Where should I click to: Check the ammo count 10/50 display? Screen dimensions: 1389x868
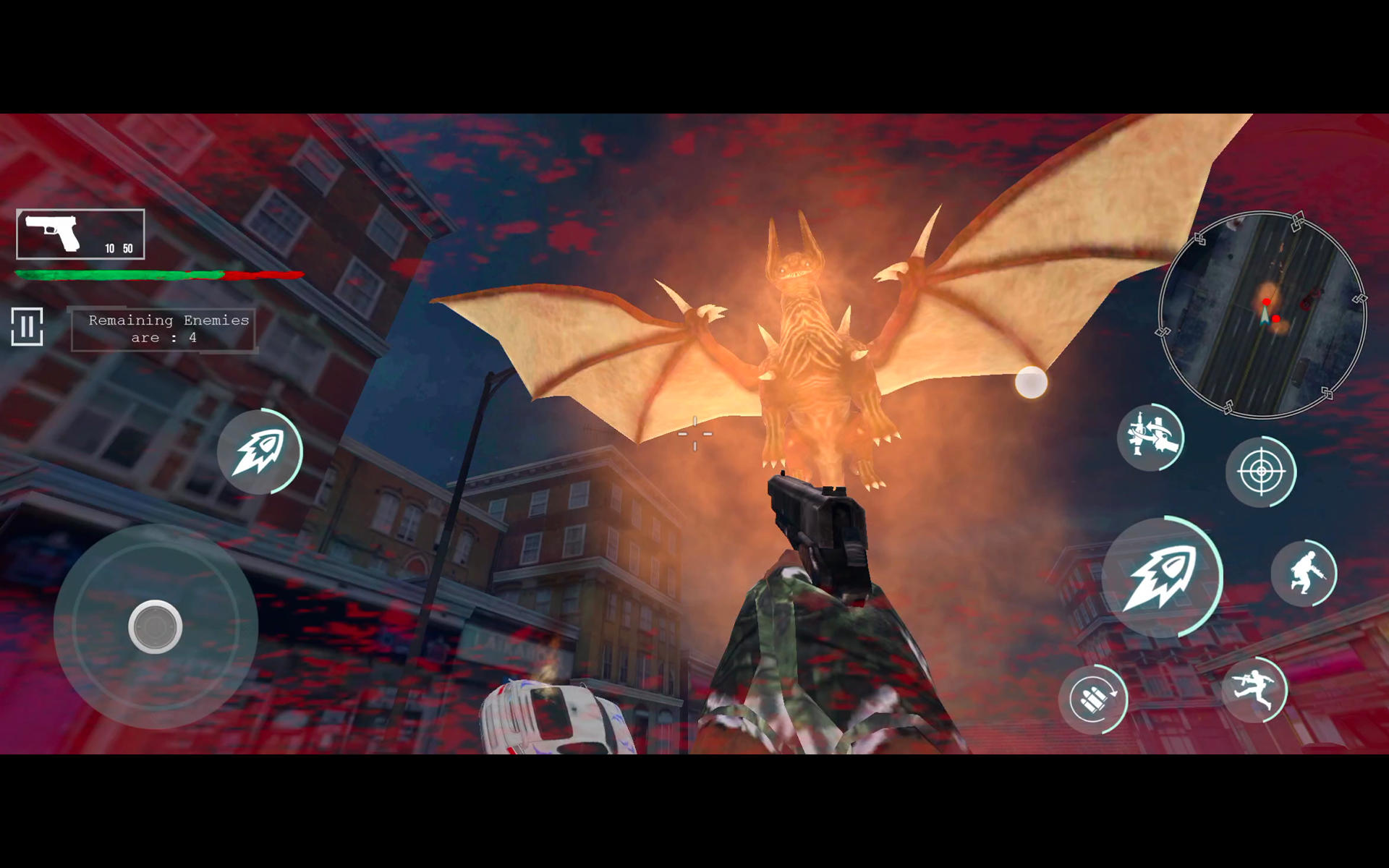click(x=118, y=250)
